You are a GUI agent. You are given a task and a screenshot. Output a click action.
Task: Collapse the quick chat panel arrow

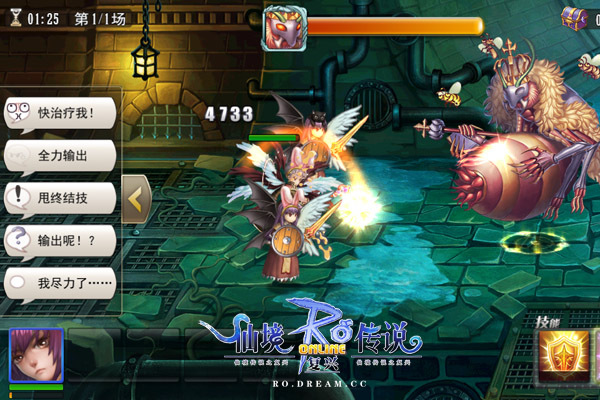click(136, 199)
